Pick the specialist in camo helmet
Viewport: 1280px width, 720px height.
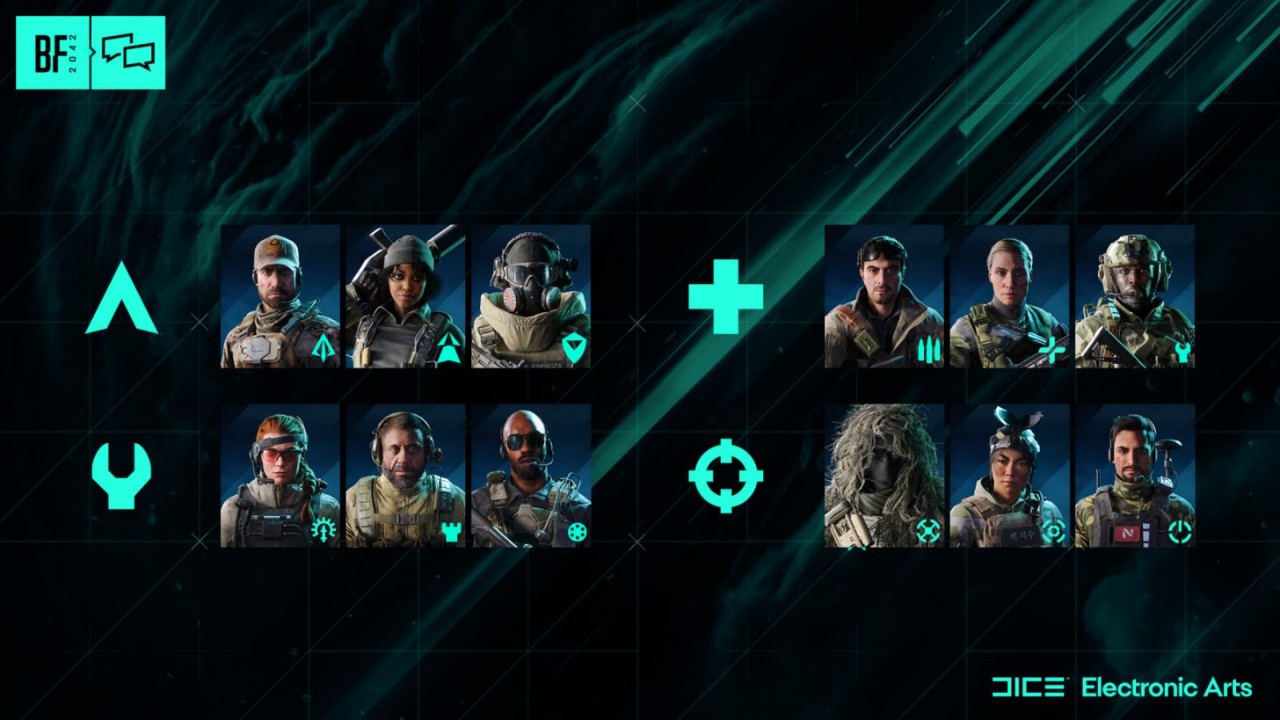click(1135, 296)
